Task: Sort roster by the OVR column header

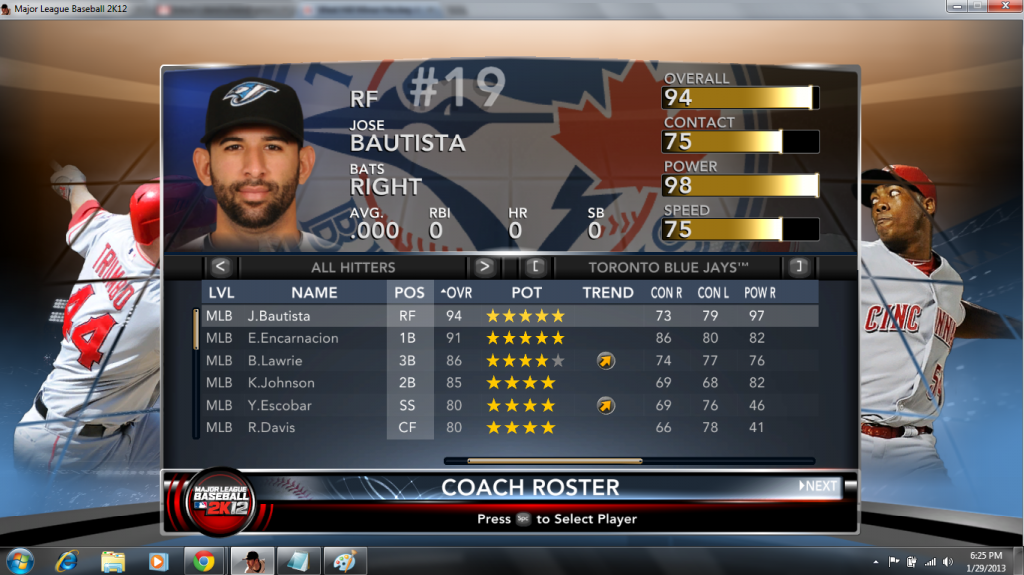Action: pos(456,293)
